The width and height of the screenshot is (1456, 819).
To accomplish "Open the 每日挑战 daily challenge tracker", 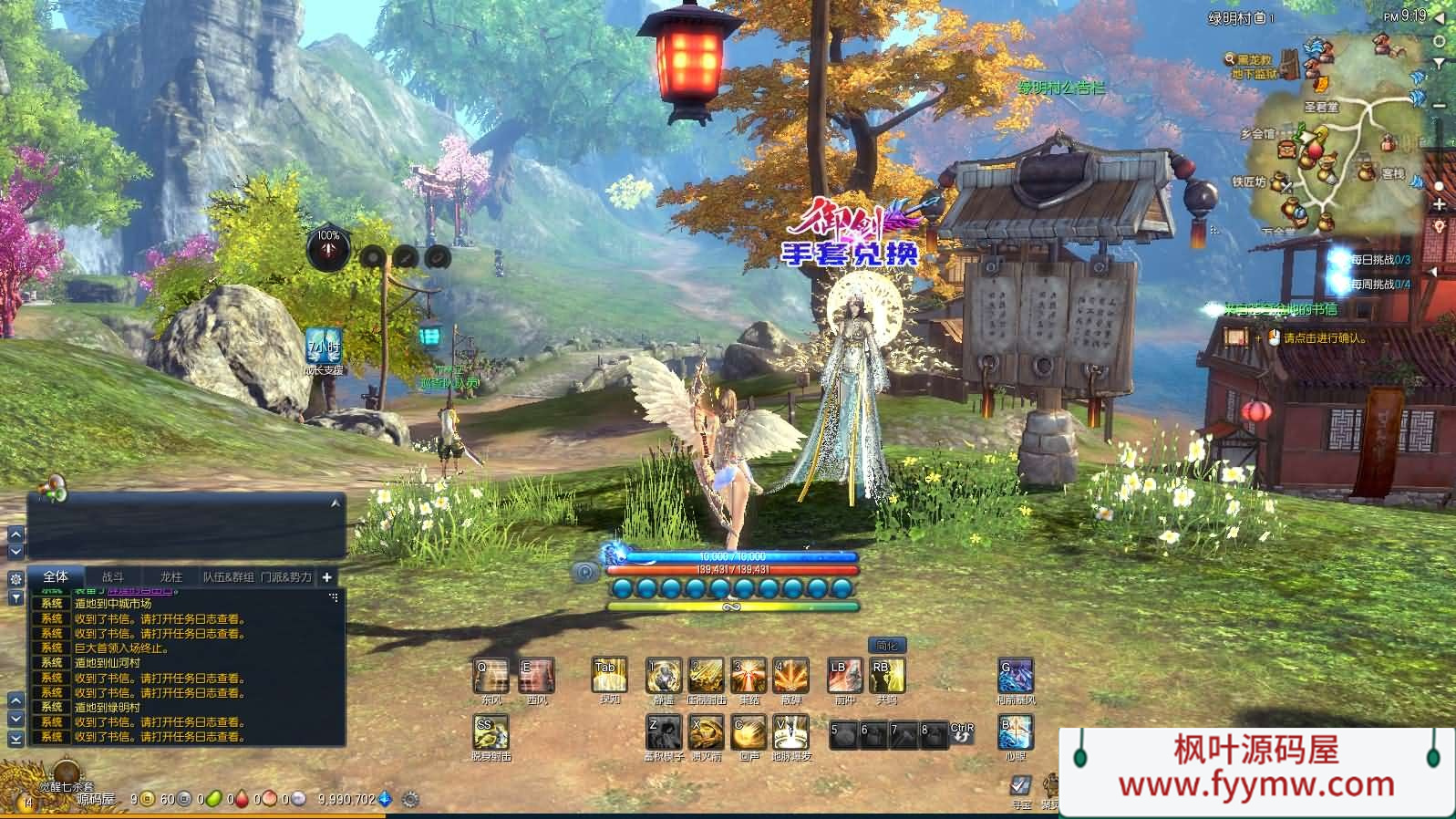I will point(1379,260).
